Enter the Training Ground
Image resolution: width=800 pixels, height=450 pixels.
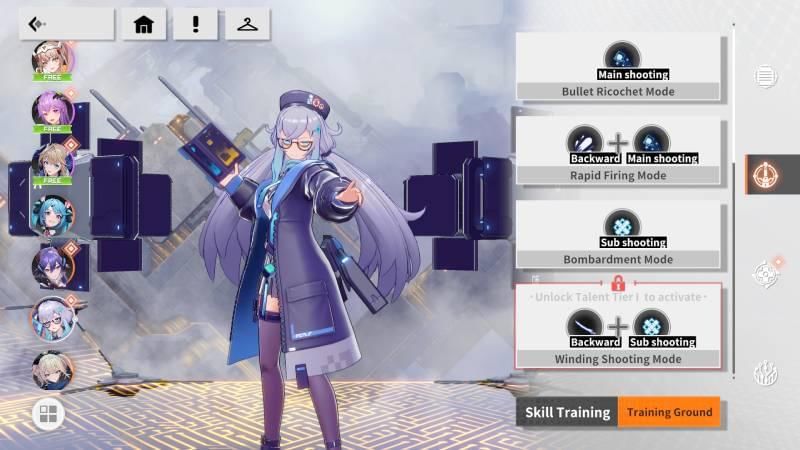[x=668, y=412]
